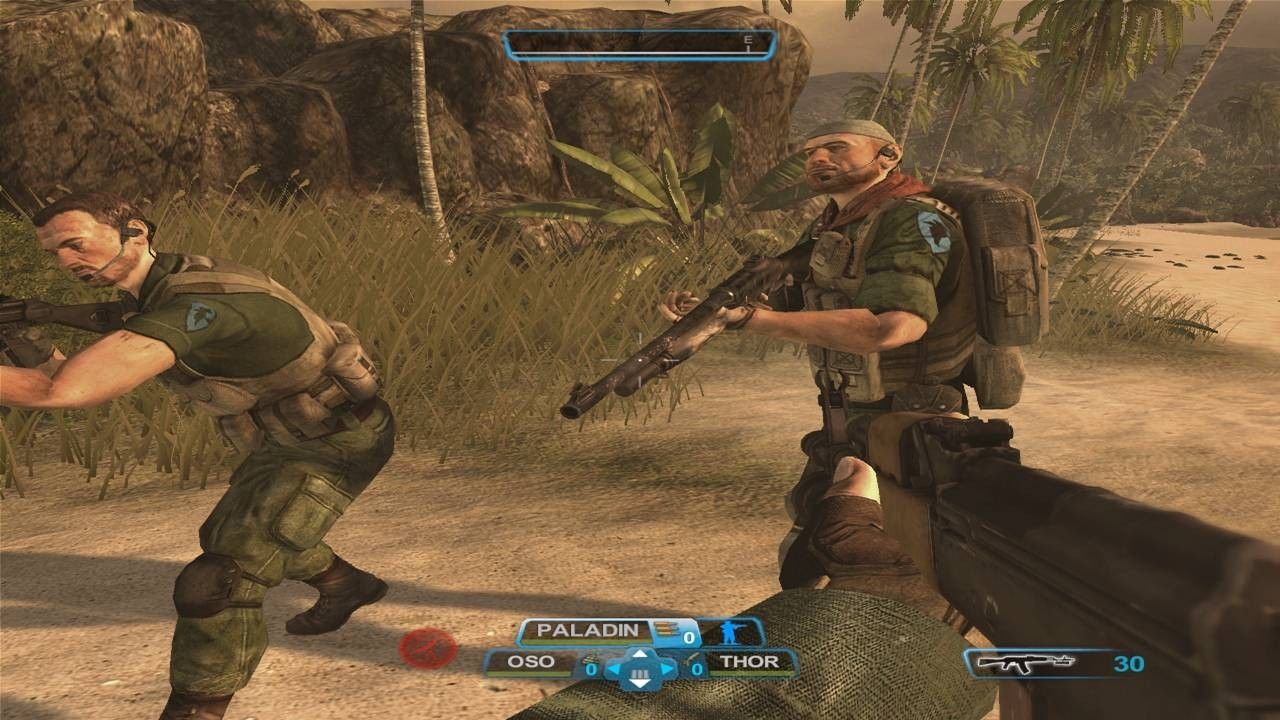Image resolution: width=1280 pixels, height=720 pixels.
Task: Click the compass bar at top
Action: [x=639, y=44]
